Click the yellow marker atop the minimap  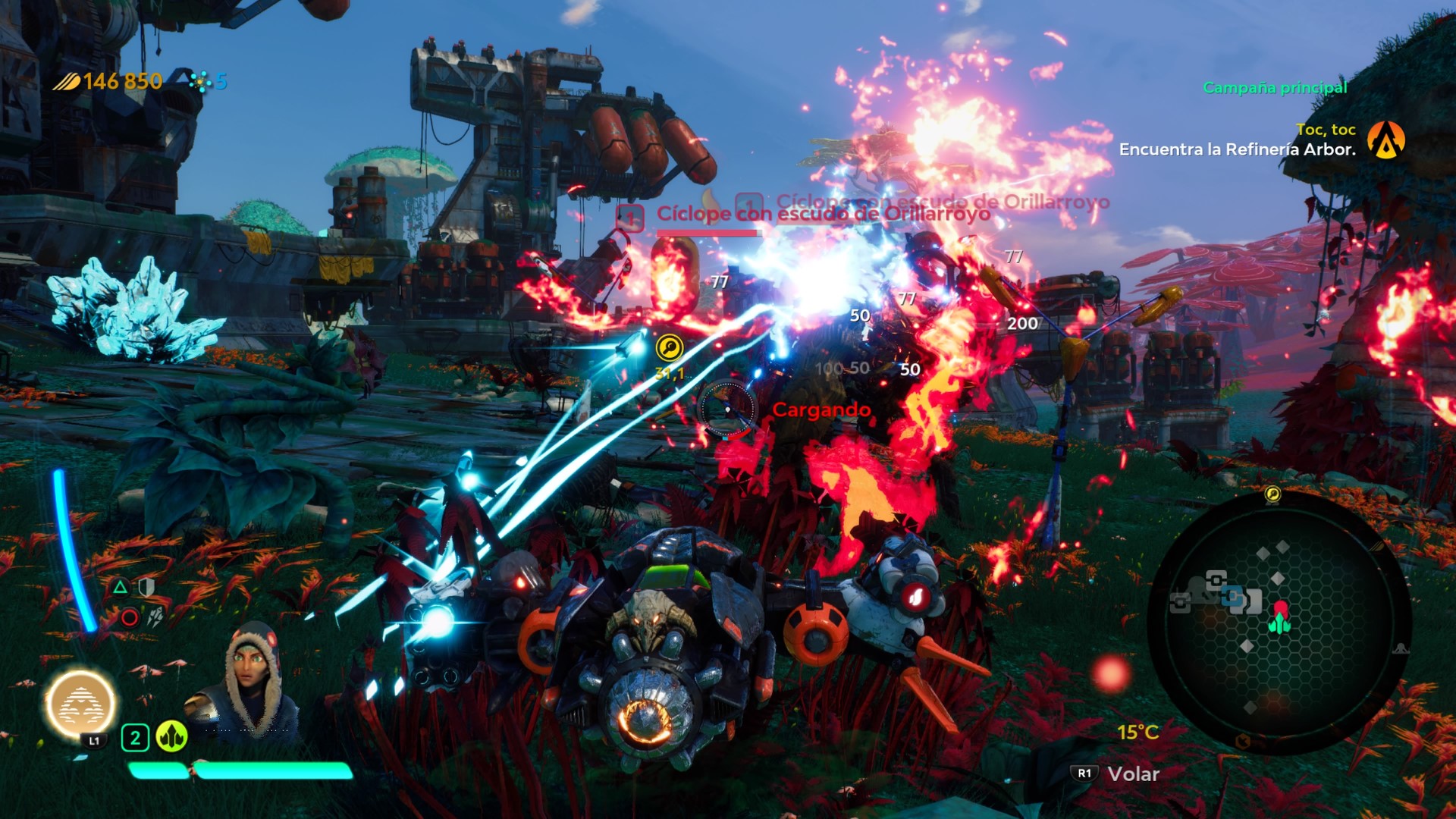pos(1272,494)
